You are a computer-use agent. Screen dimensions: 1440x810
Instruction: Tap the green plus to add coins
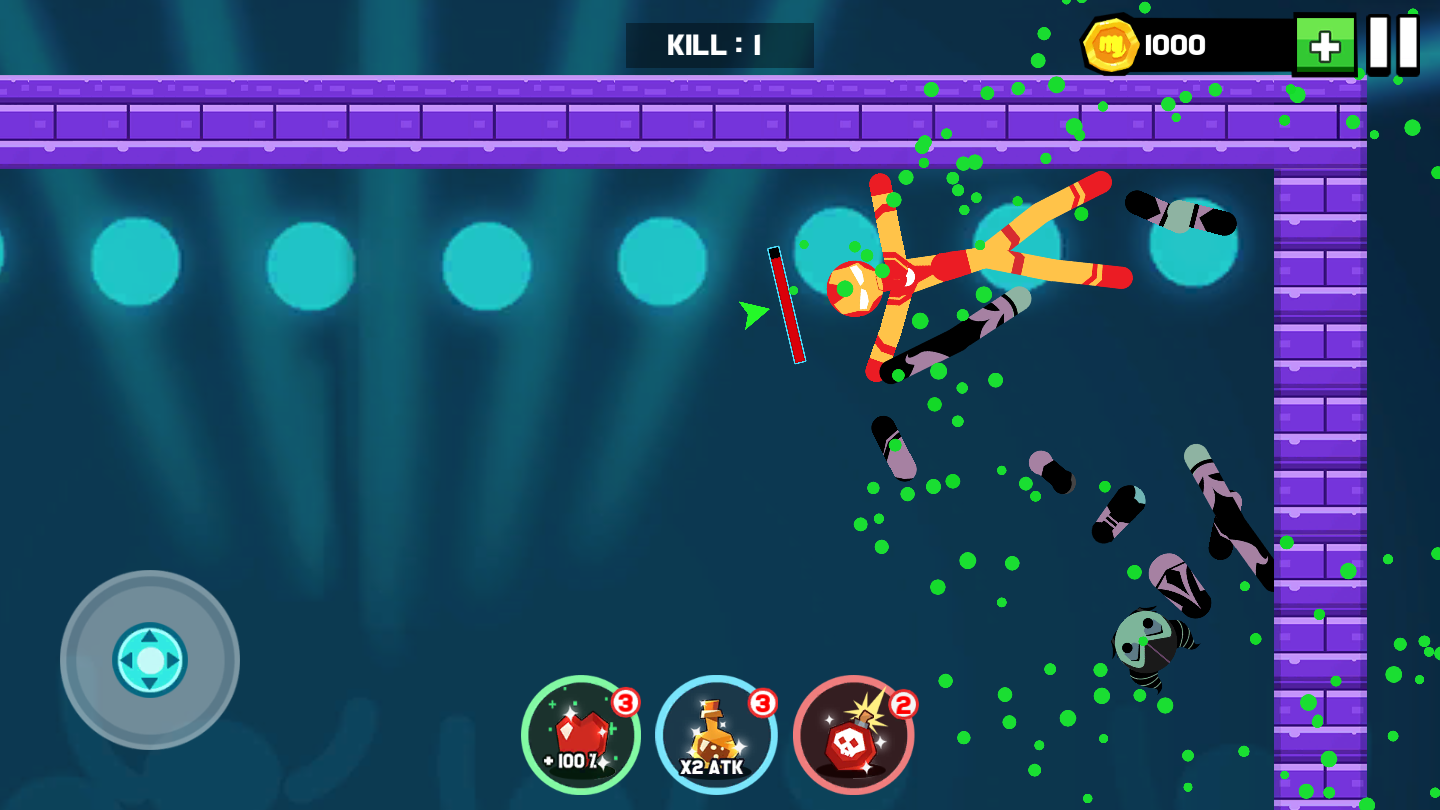pos(1324,45)
